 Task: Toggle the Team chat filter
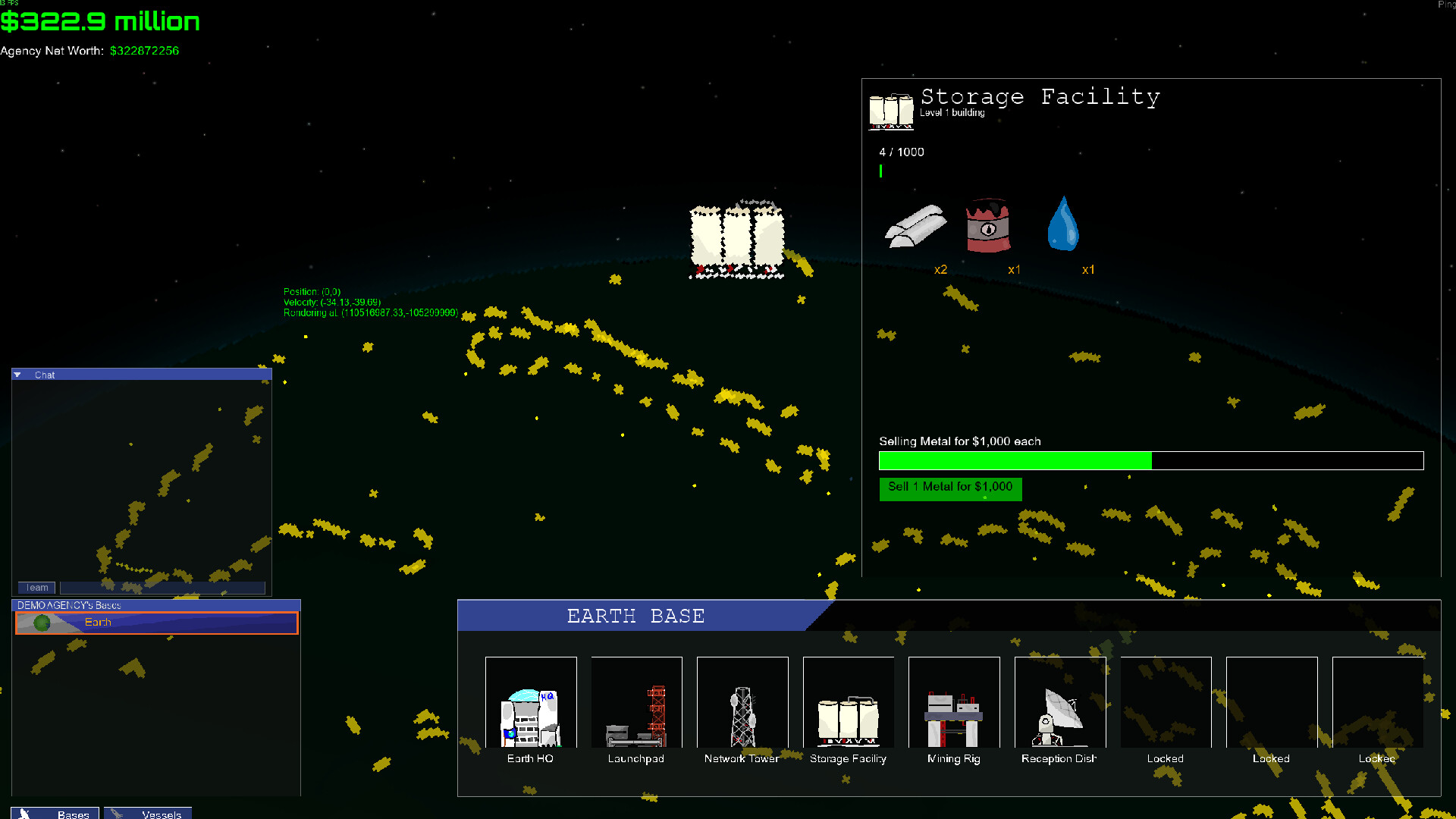pyautogui.click(x=36, y=587)
